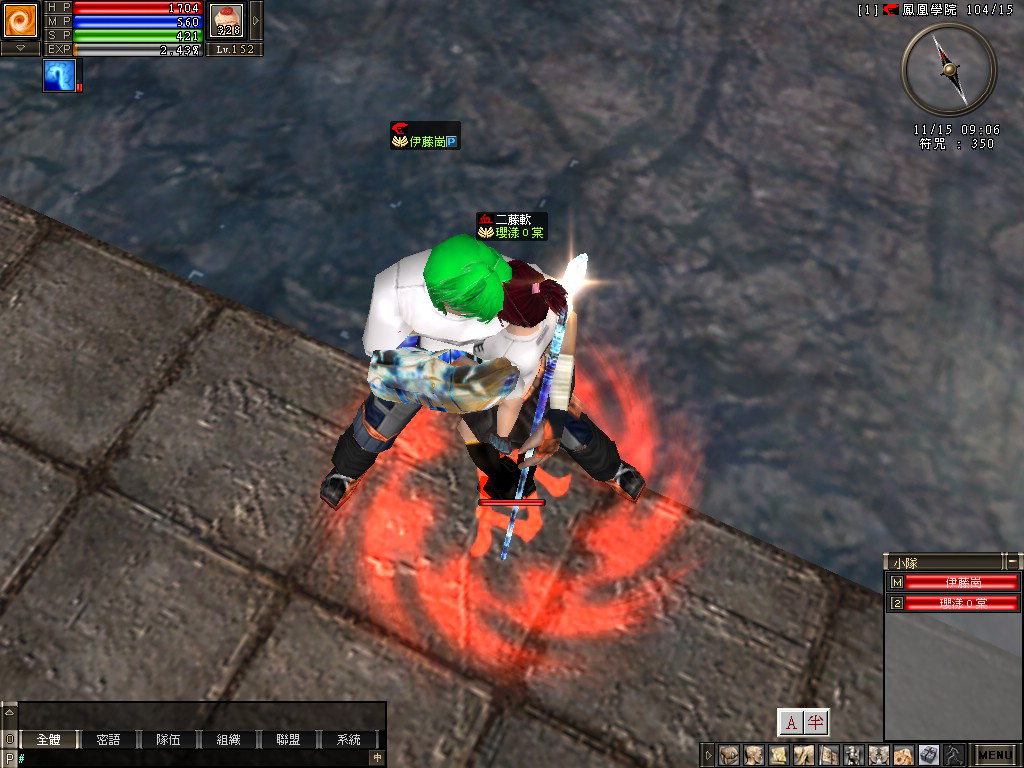This screenshot has width=1024, height=768.
Task: Open the running figure toolbar icon
Action: (952, 754)
